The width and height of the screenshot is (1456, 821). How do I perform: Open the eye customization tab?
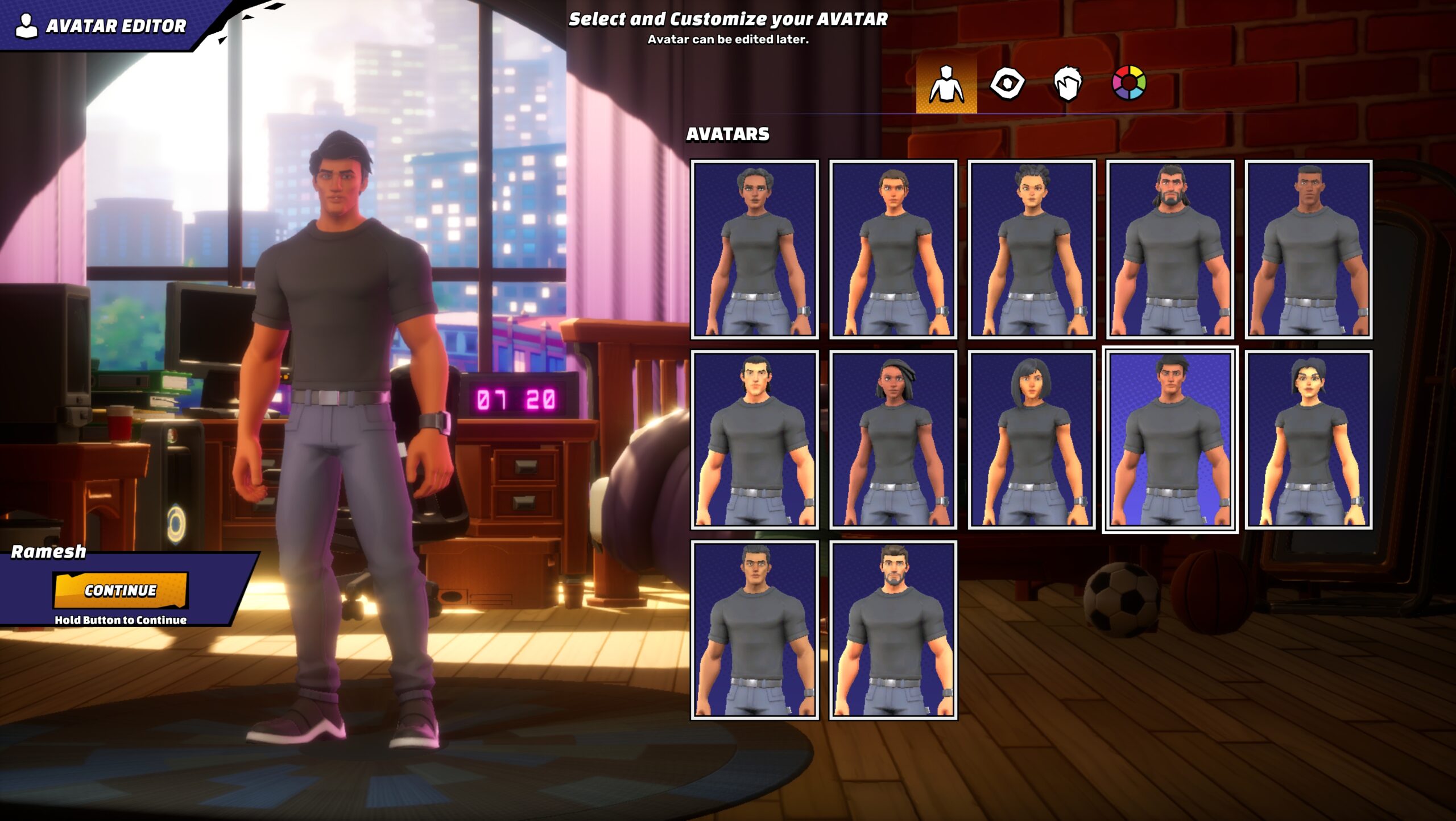tap(1007, 84)
